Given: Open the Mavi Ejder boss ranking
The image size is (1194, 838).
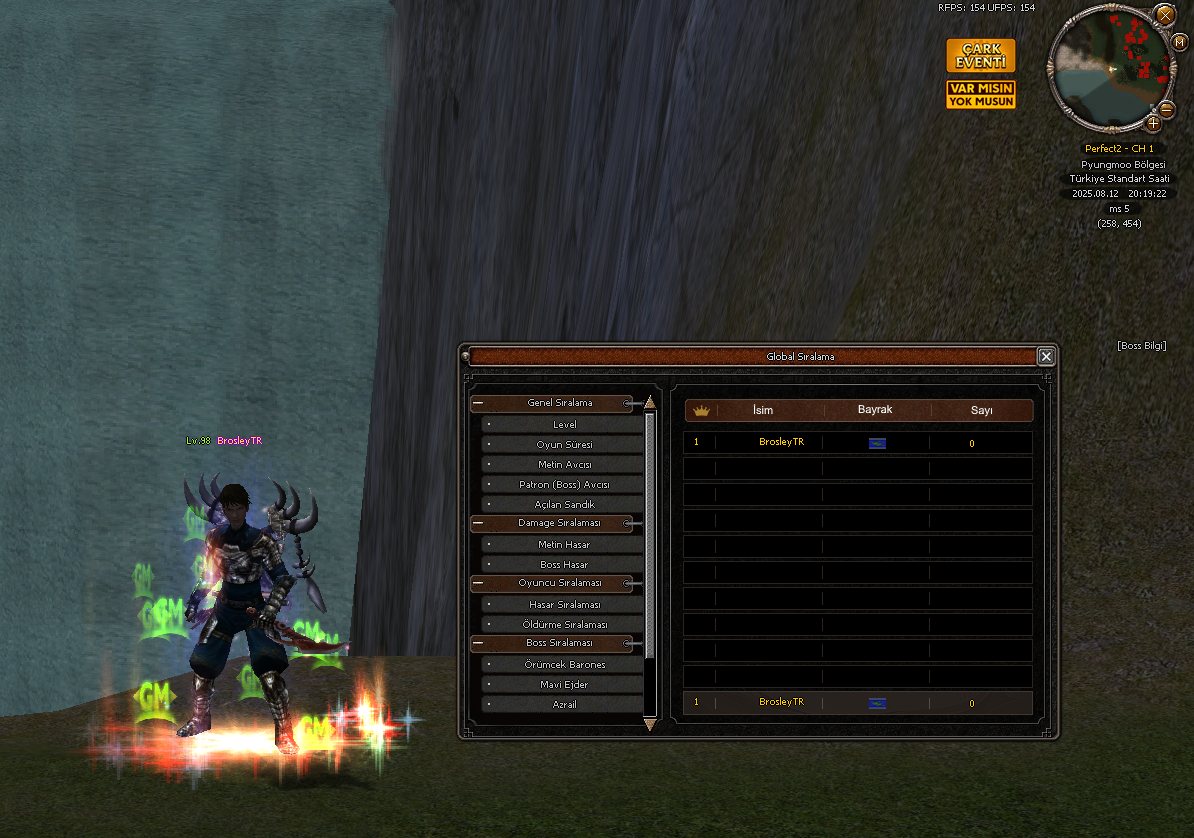Looking at the screenshot, I should [564, 684].
